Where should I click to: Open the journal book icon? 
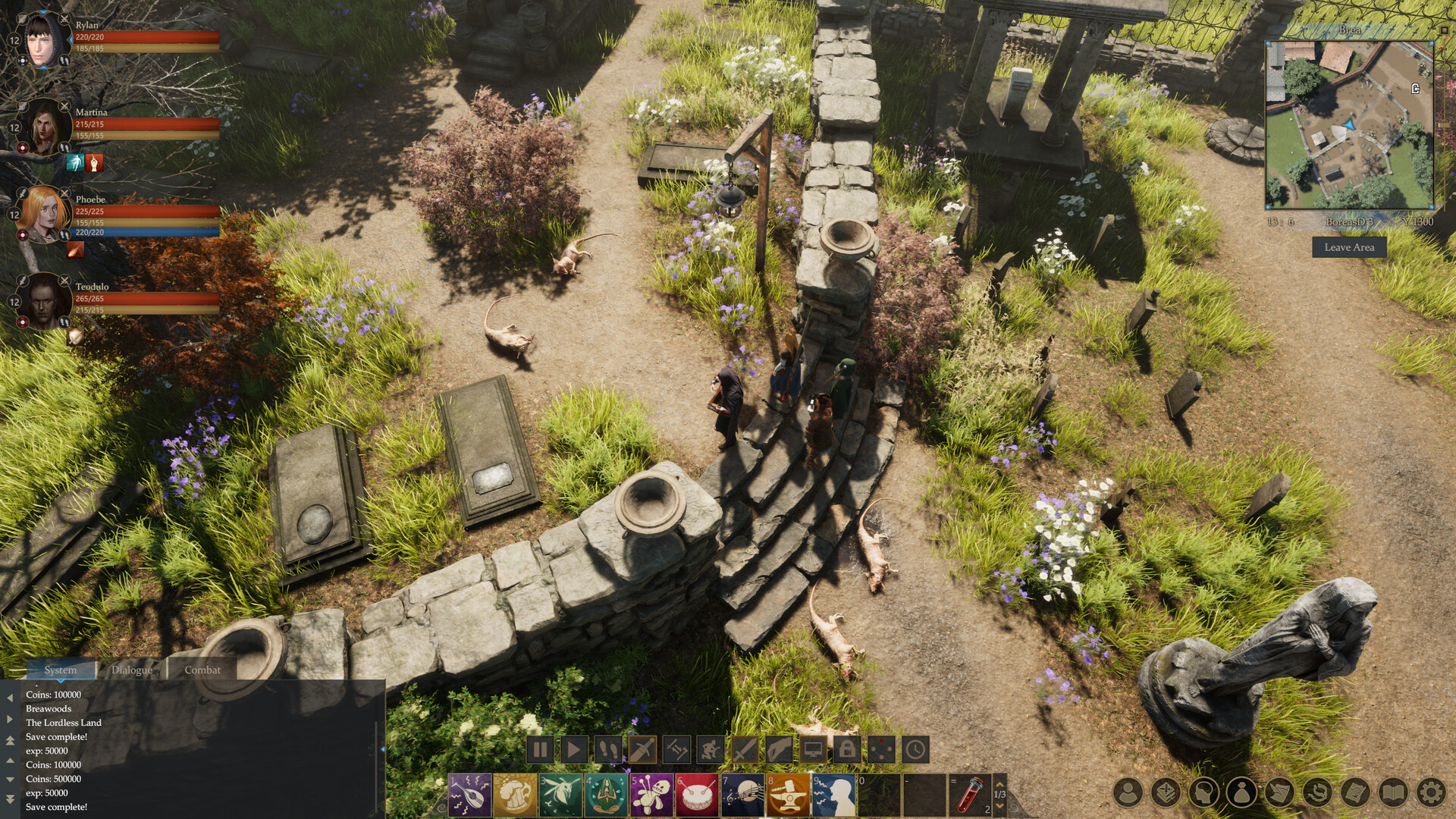click(x=1393, y=793)
